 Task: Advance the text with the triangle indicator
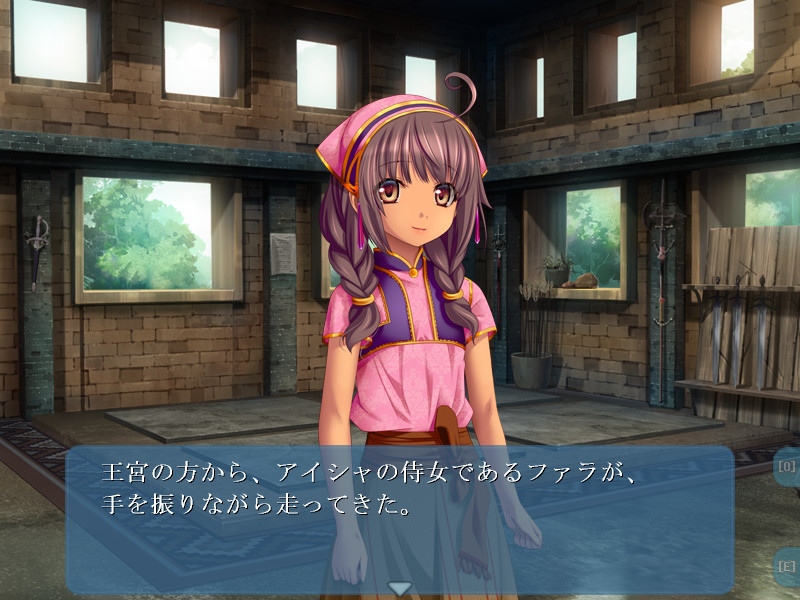click(x=400, y=588)
